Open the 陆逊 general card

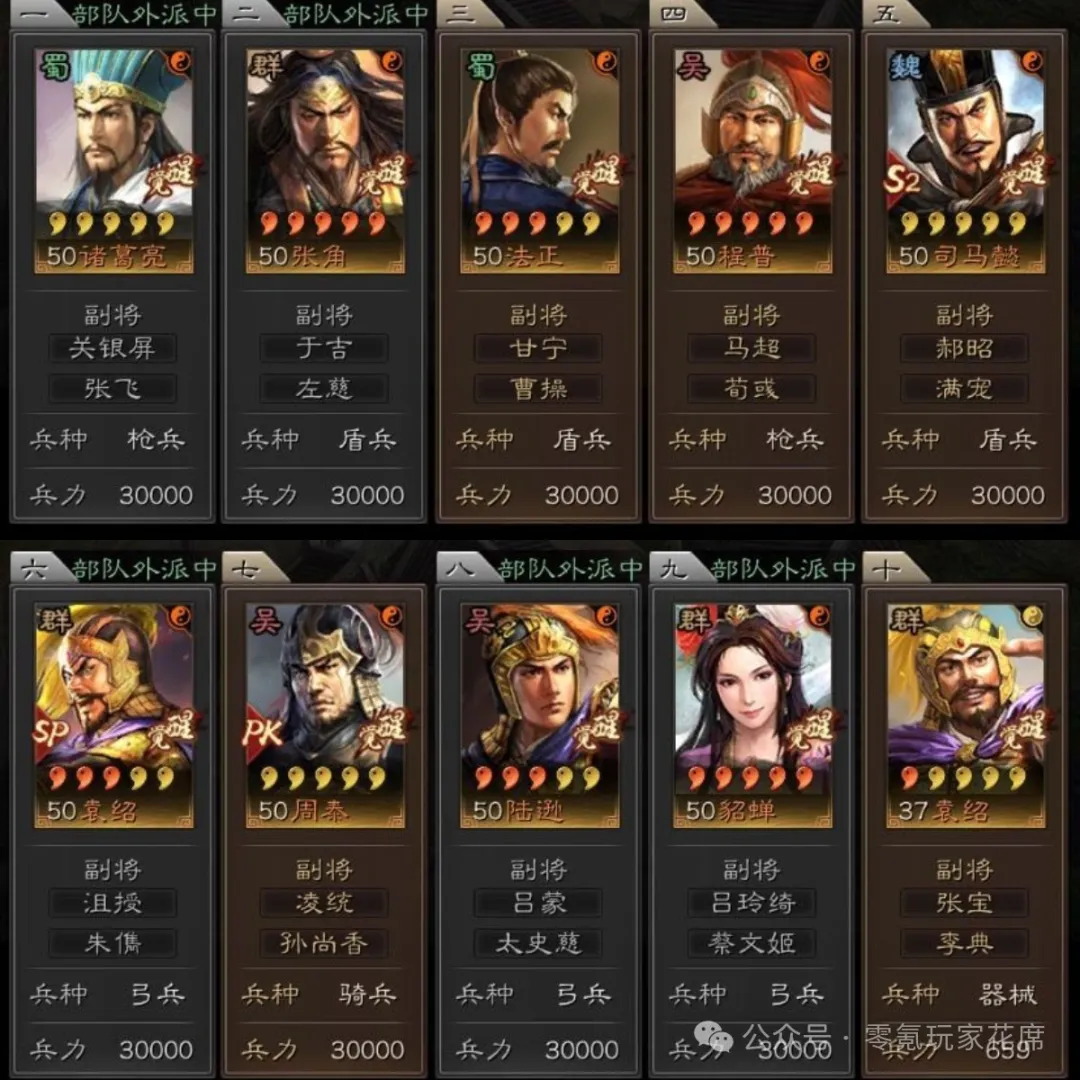pyautogui.click(x=539, y=714)
